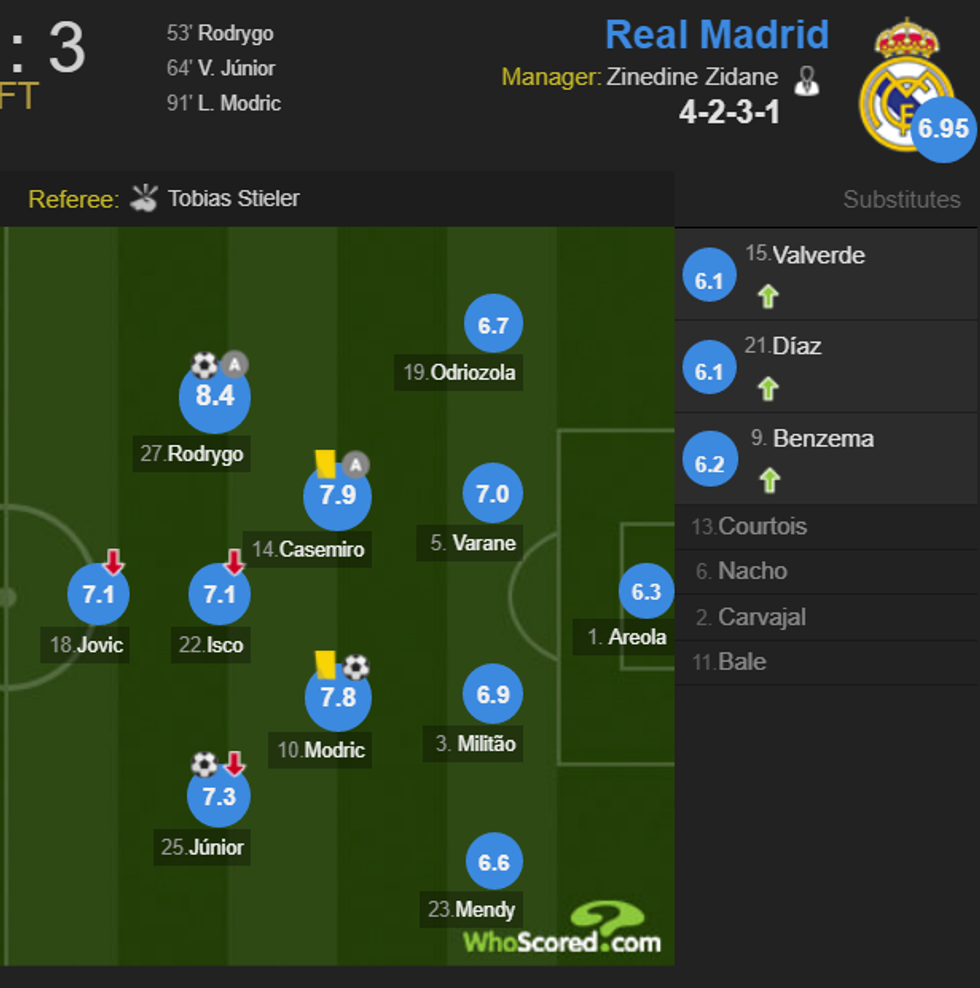Choose Modric's 7.8 rating circle
980x988 pixels.
337,697
